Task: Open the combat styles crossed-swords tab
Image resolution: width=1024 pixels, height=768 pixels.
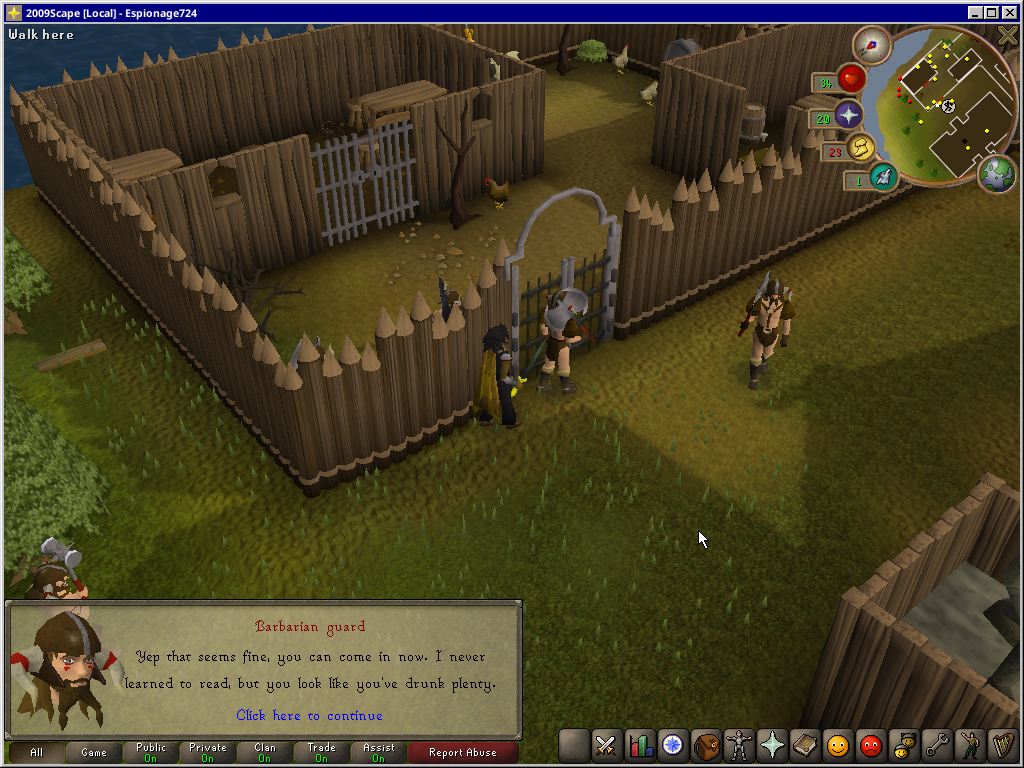Action: click(x=606, y=745)
